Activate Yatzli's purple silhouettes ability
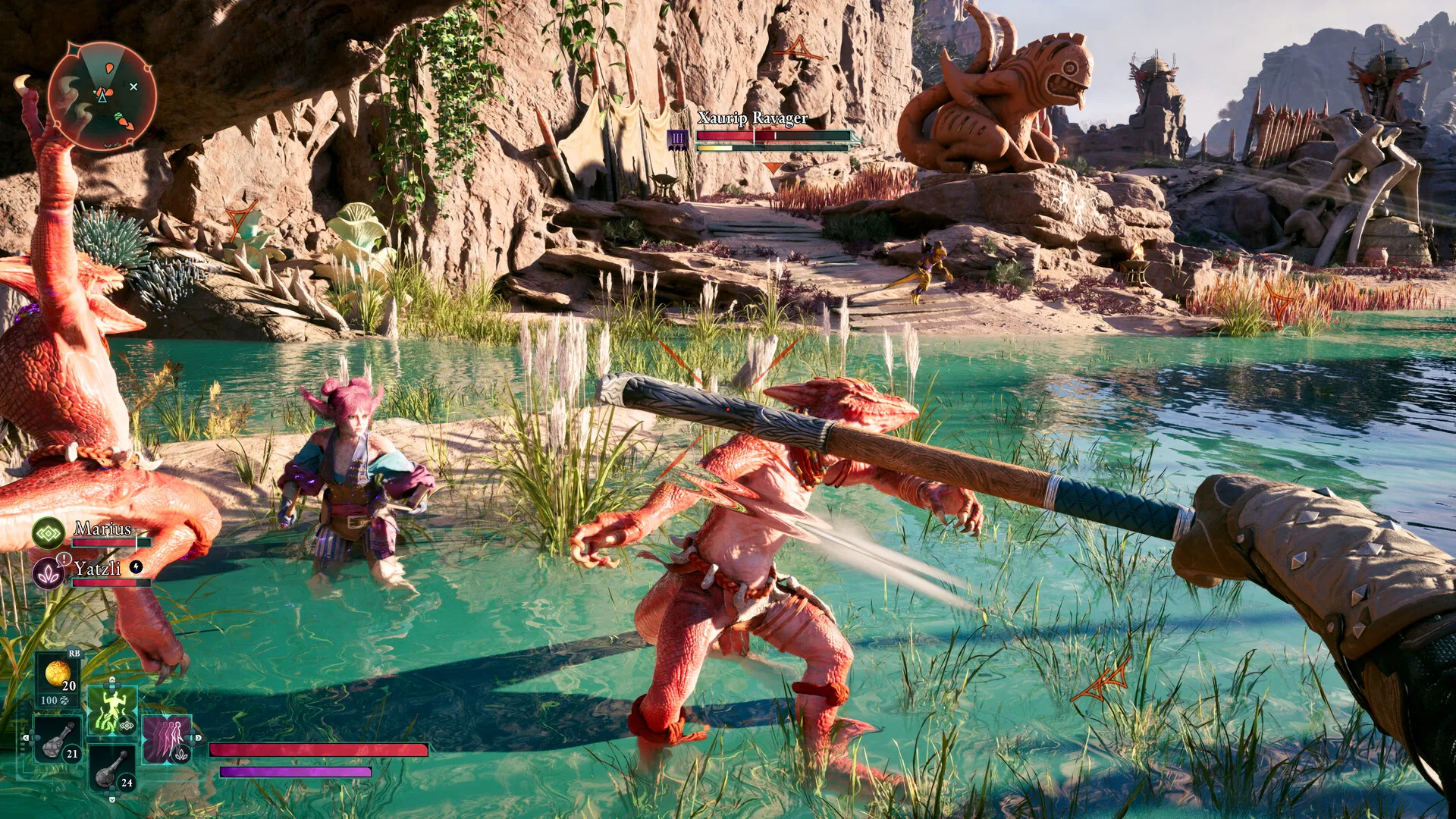The width and height of the screenshot is (1456, 819). (166, 739)
